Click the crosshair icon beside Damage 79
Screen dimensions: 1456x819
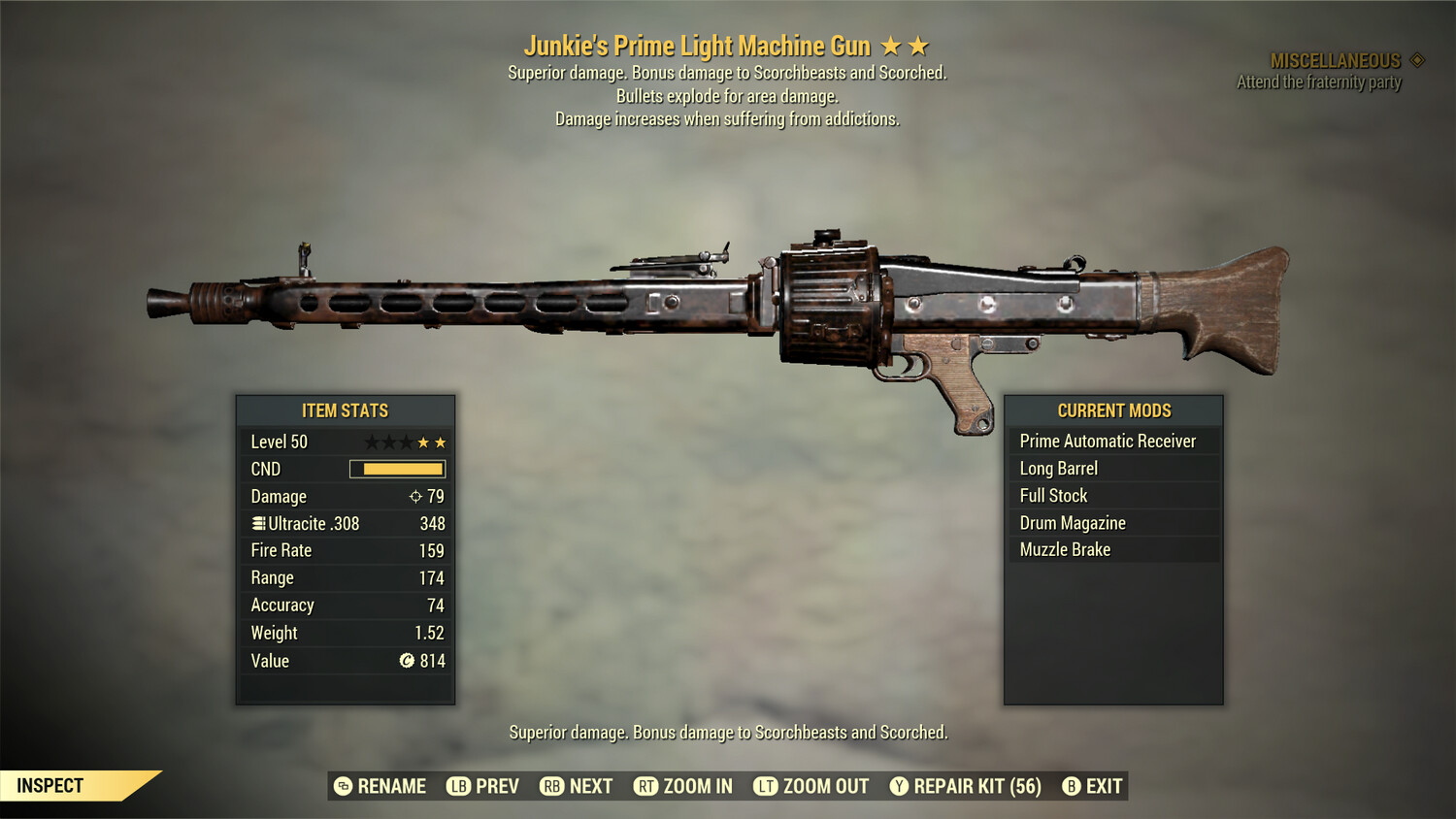[x=418, y=496]
